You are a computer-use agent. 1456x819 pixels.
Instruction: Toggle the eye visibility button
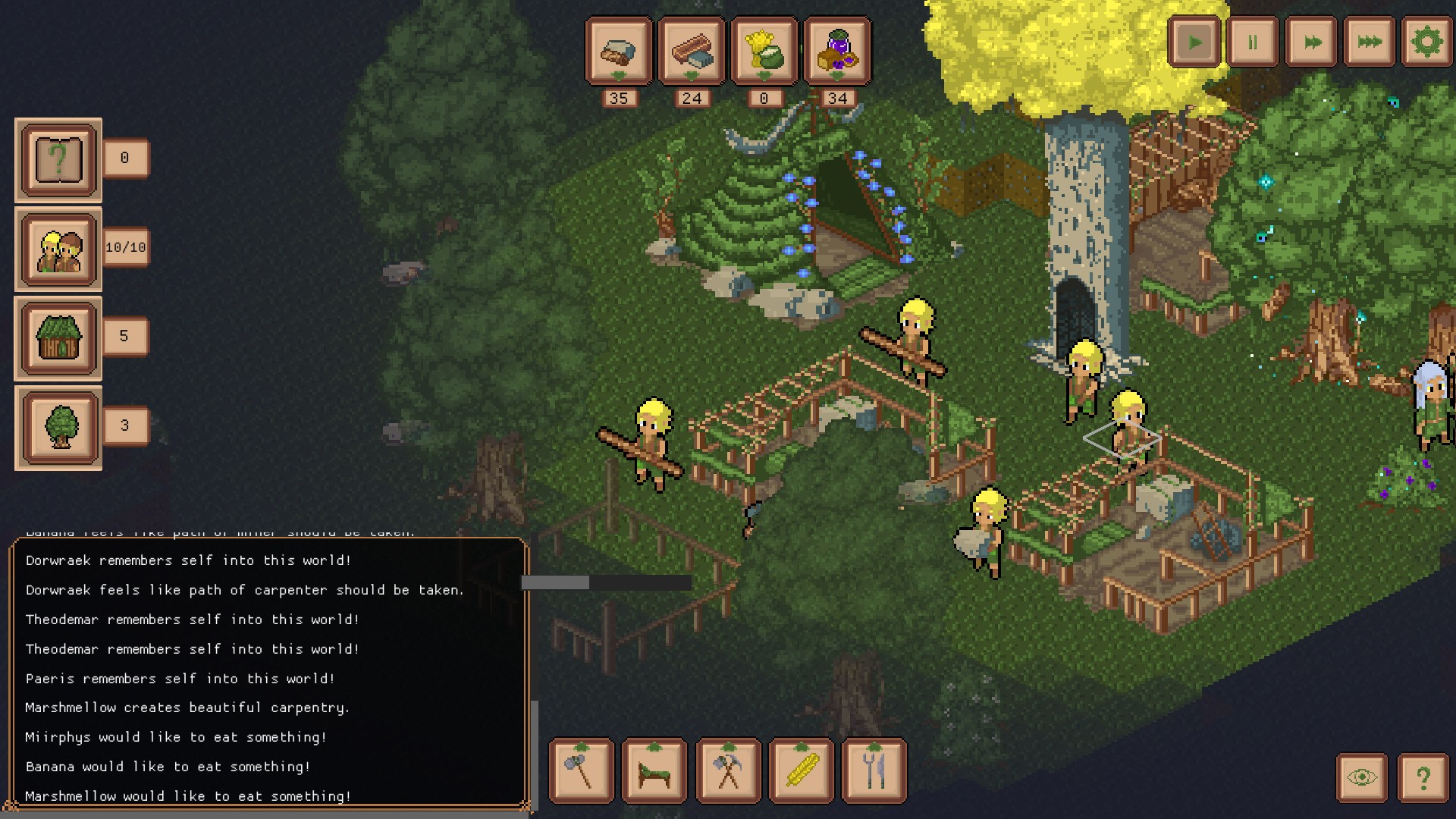point(1362,777)
